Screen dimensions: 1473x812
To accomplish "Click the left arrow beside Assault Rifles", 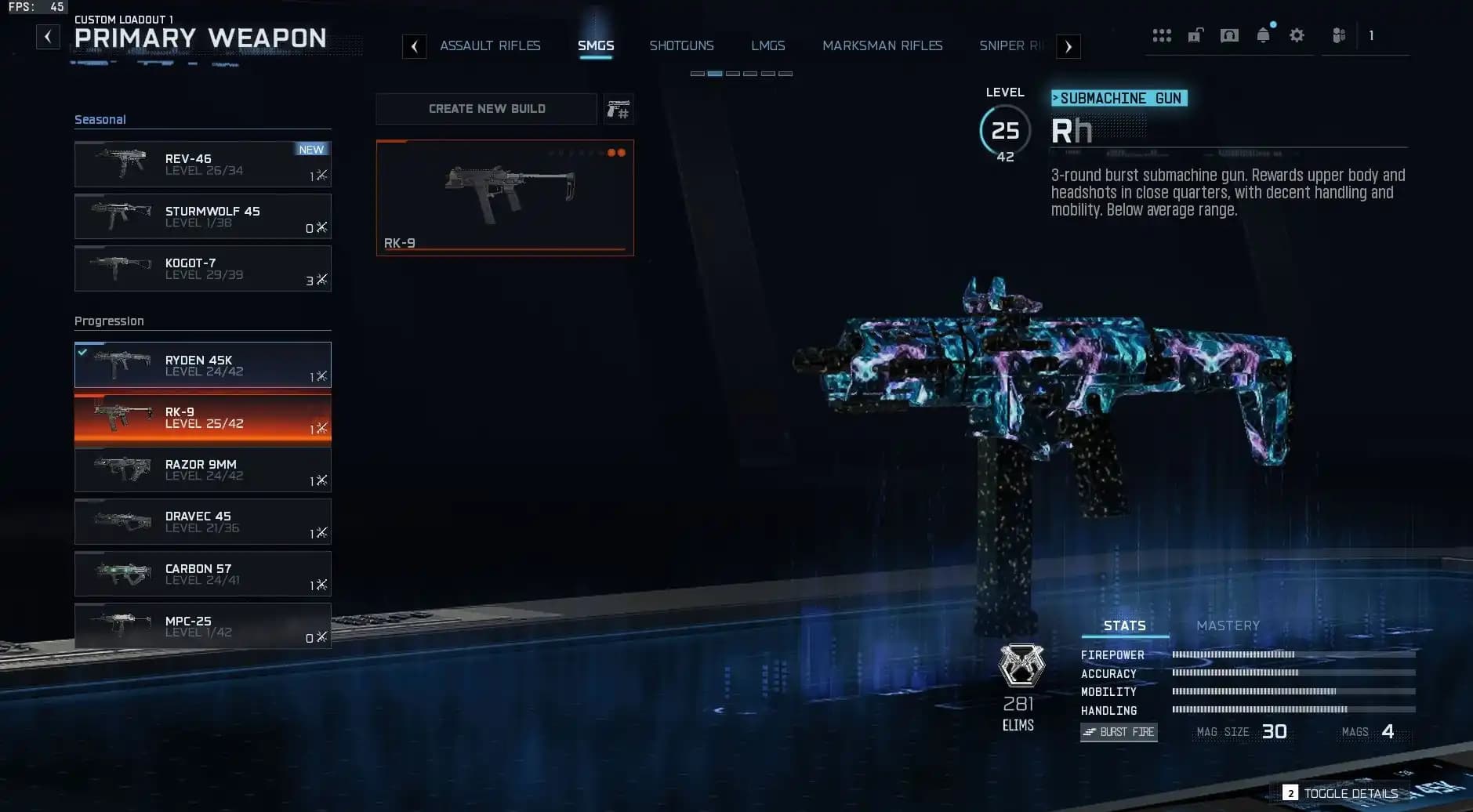I will pyautogui.click(x=415, y=46).
